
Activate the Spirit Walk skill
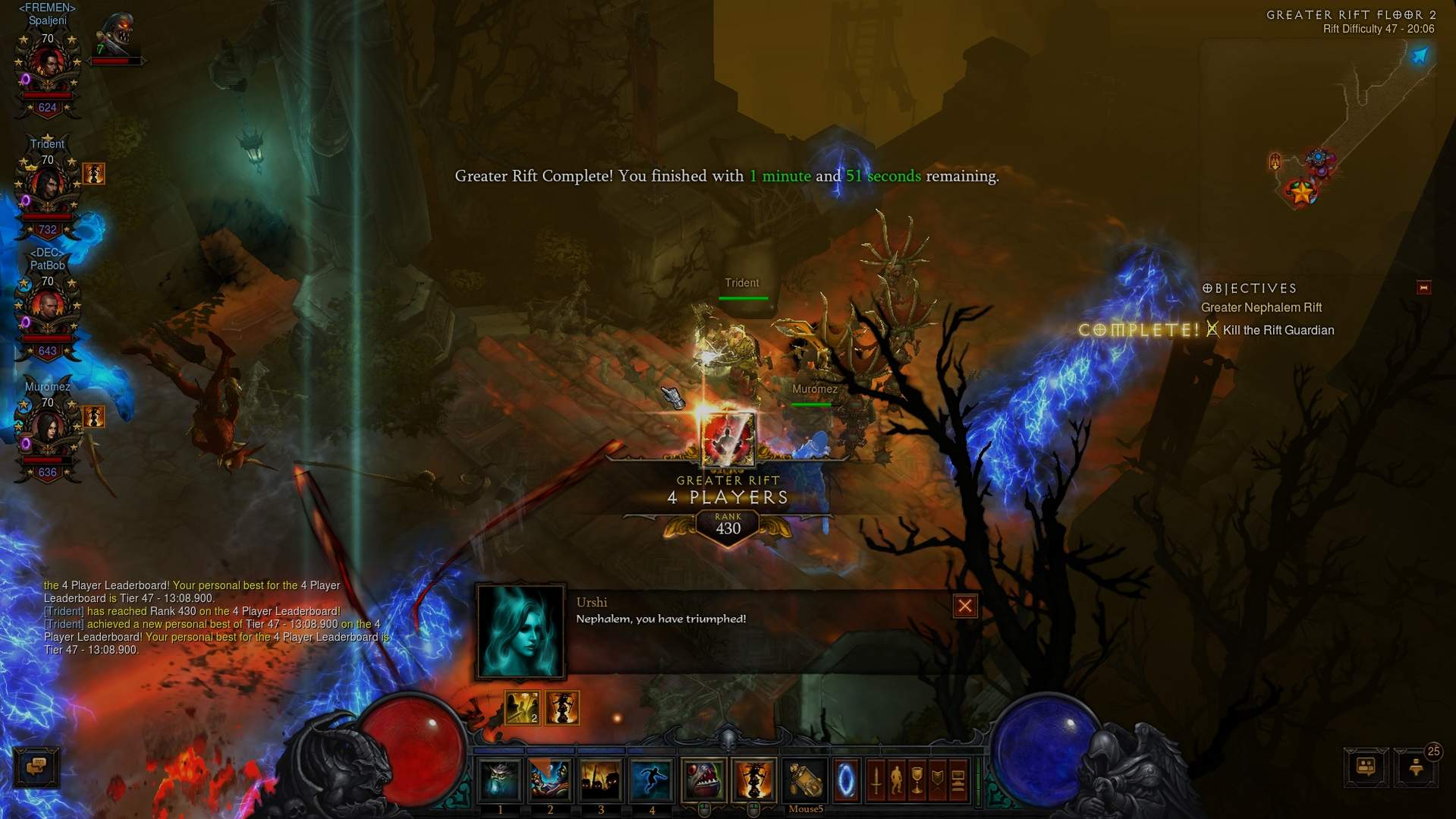[x=651, y=780]
